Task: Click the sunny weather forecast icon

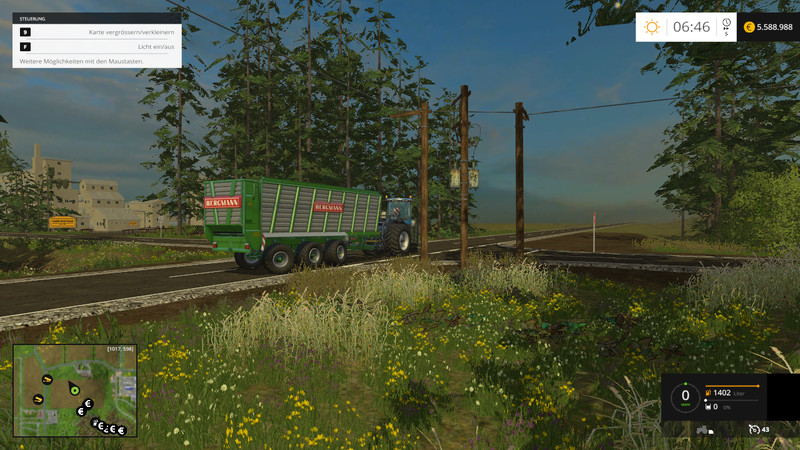Action: coord(652,27)
